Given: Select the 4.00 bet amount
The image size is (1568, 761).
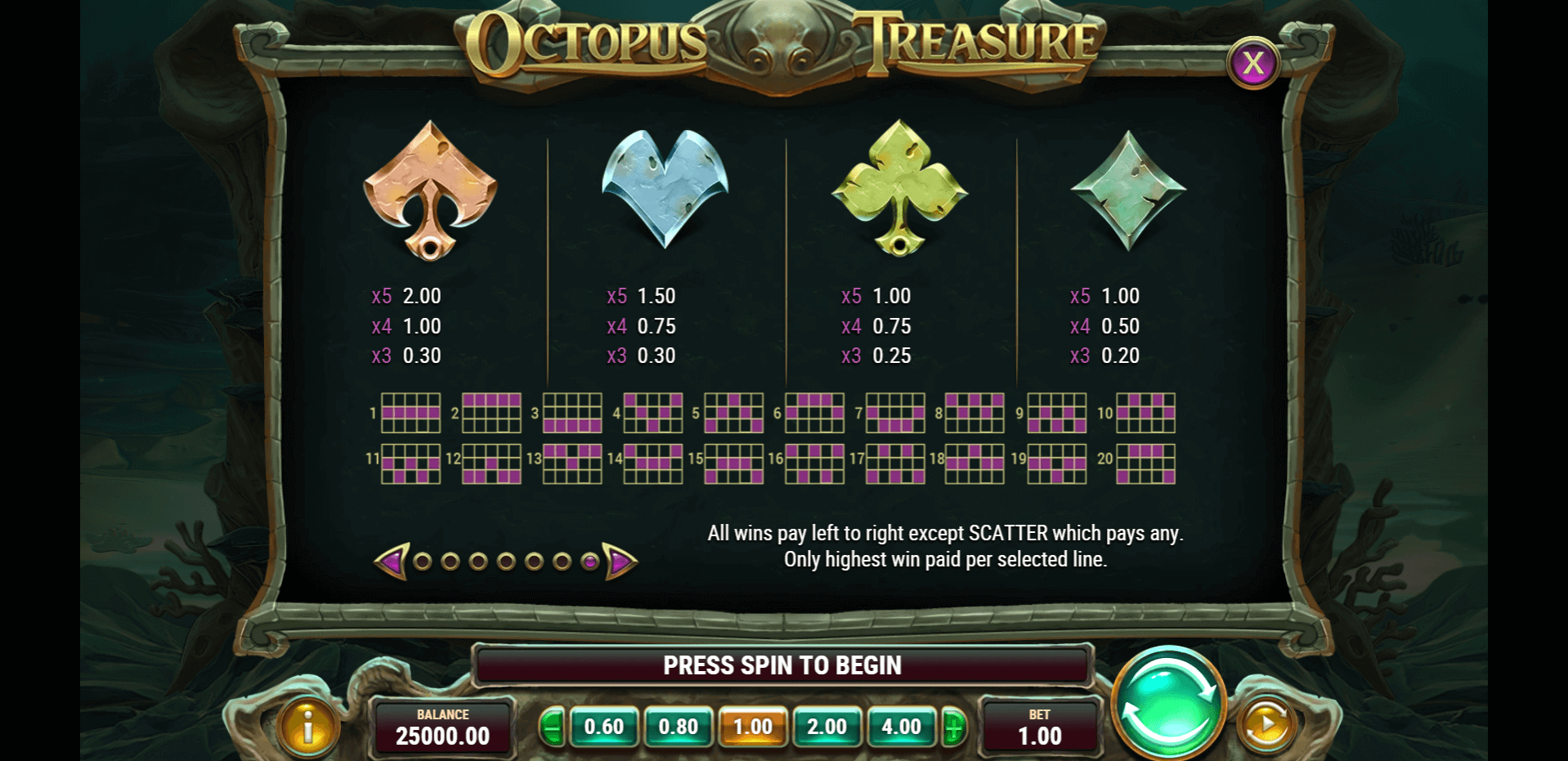Looking at the screenshot, I should tap(901, 727).
